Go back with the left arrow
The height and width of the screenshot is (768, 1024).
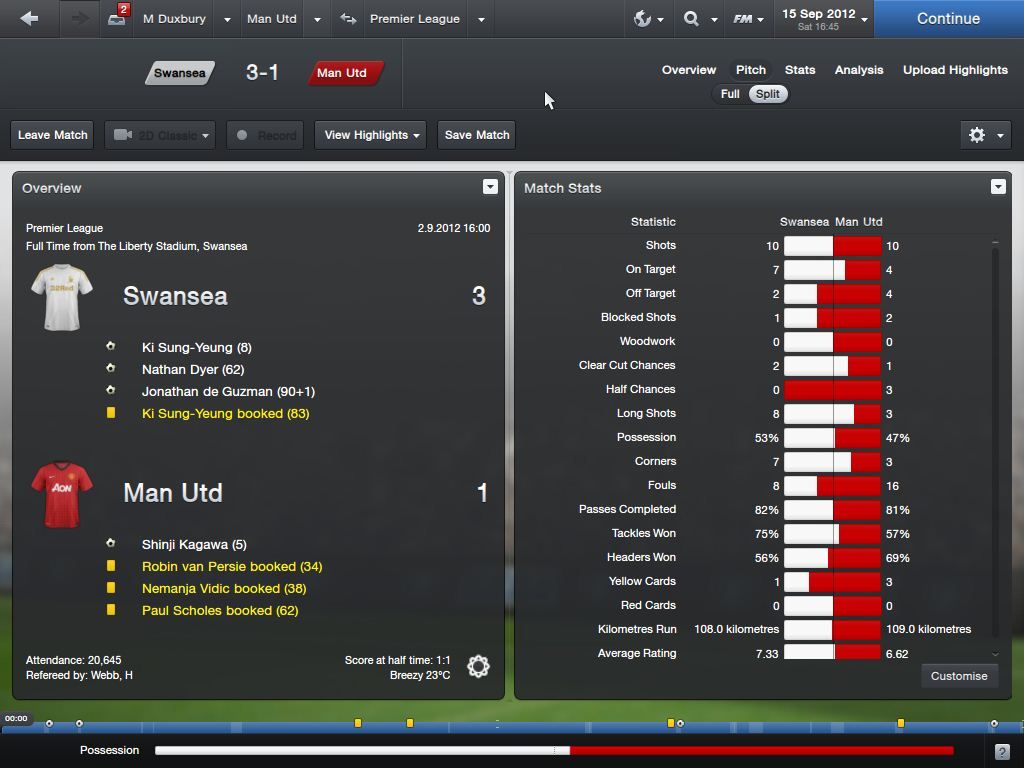[29, 19]
